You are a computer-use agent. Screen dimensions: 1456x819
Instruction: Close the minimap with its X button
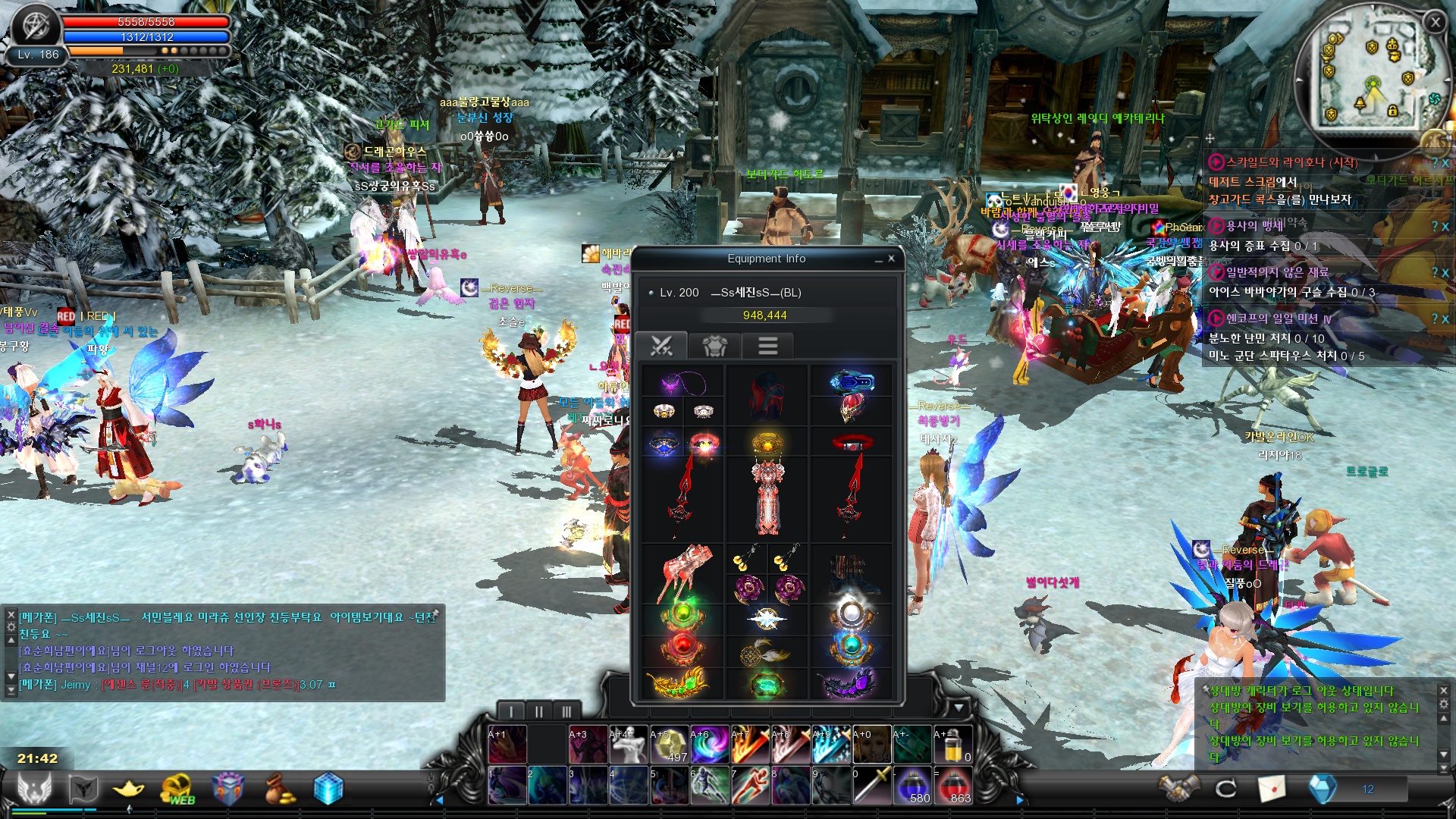click(1435, 23)
